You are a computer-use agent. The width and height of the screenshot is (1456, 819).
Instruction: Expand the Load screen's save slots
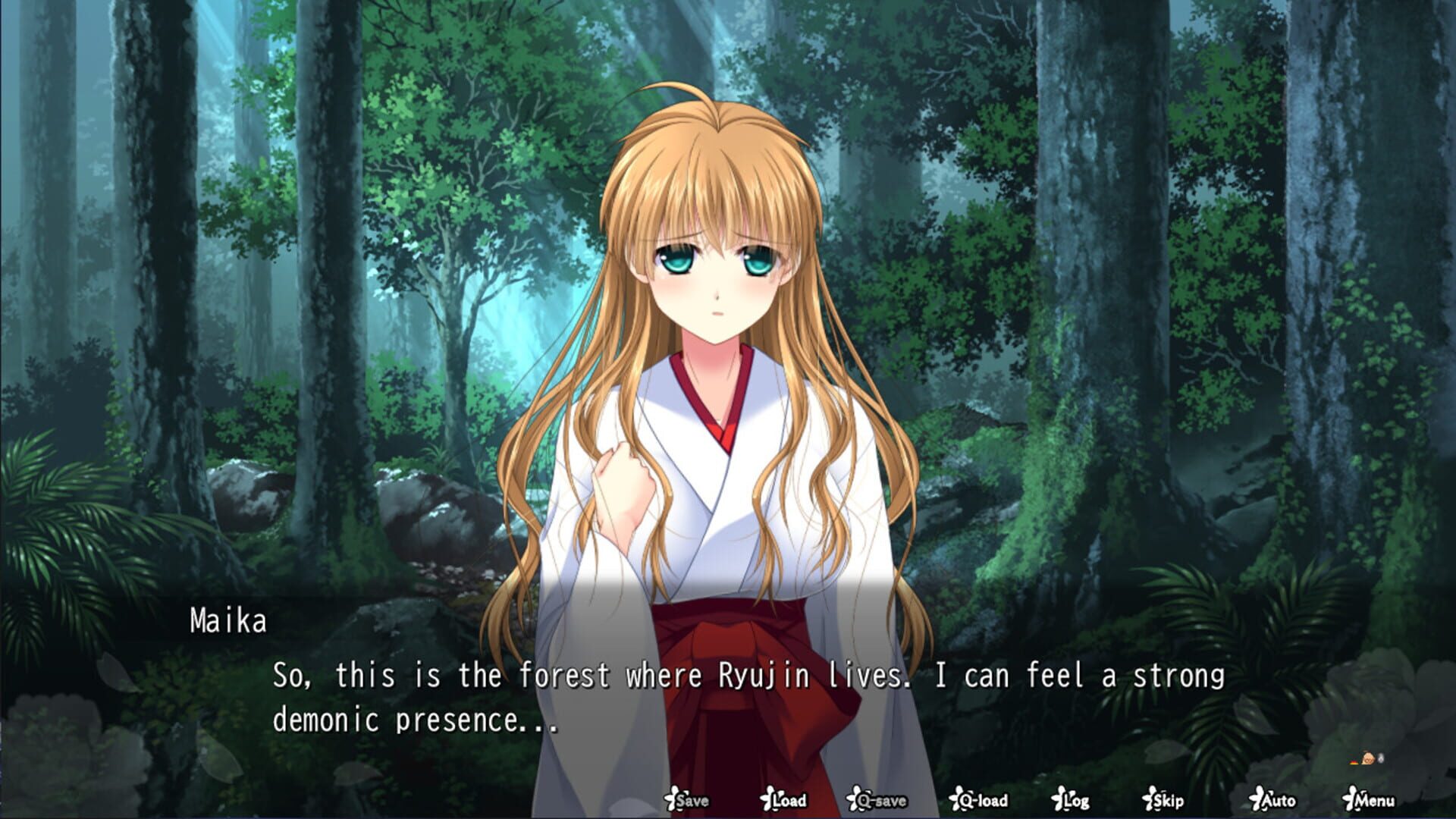coord(785,800)
